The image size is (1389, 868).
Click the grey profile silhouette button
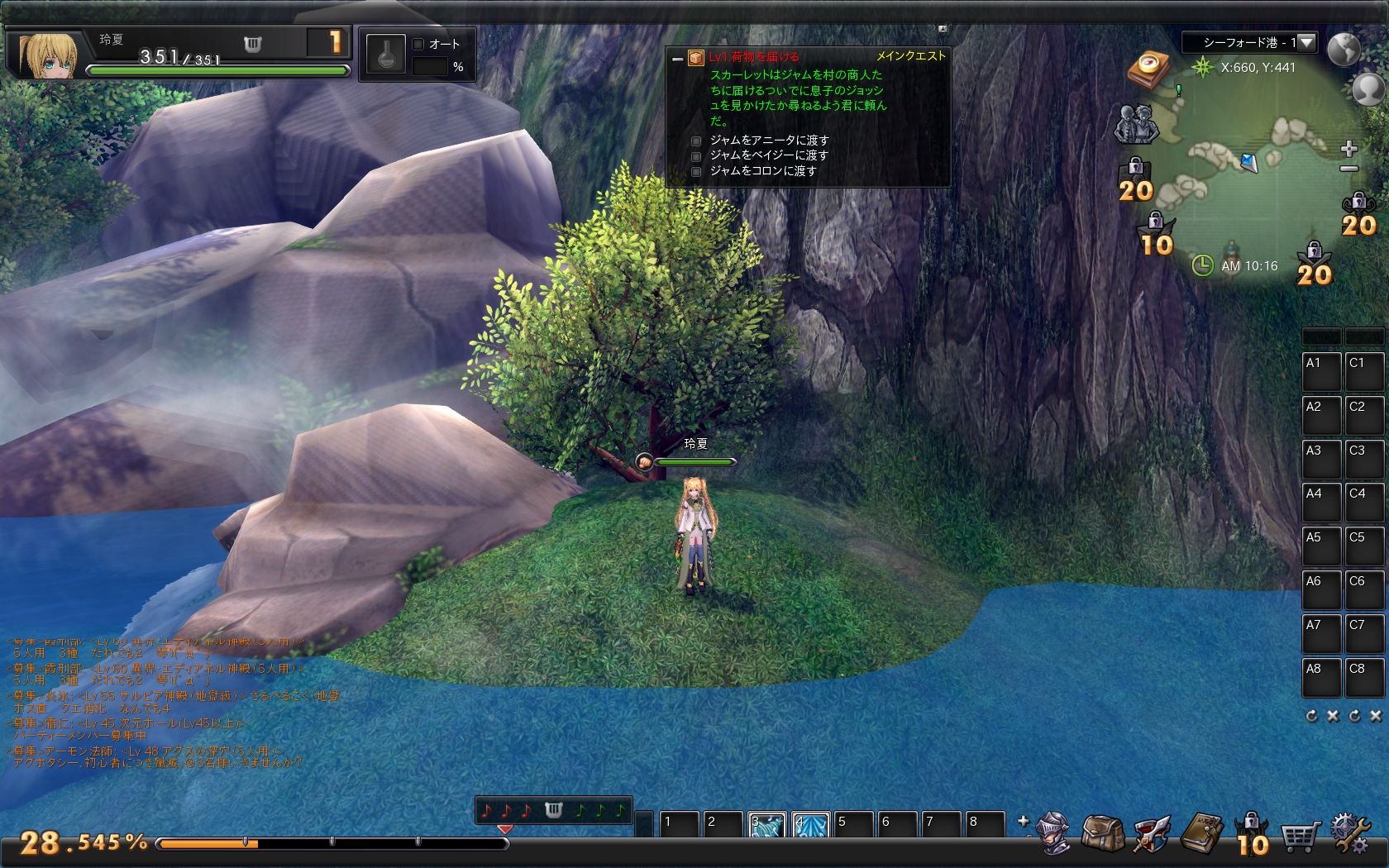pos(1368,89)
